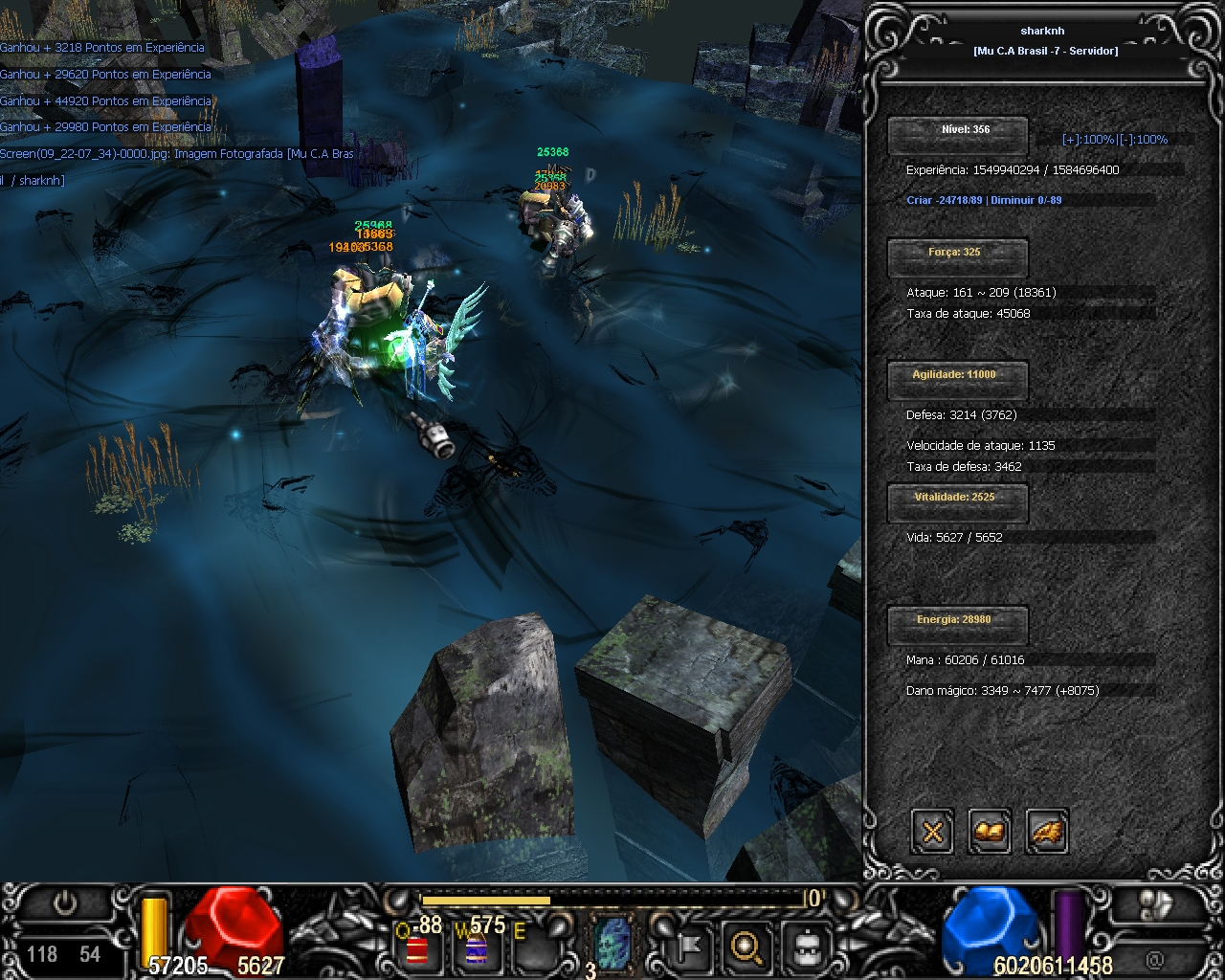The width and height of the screenshot is (1225, 980).
Task: Close the character stats panel
Action: 932,832
